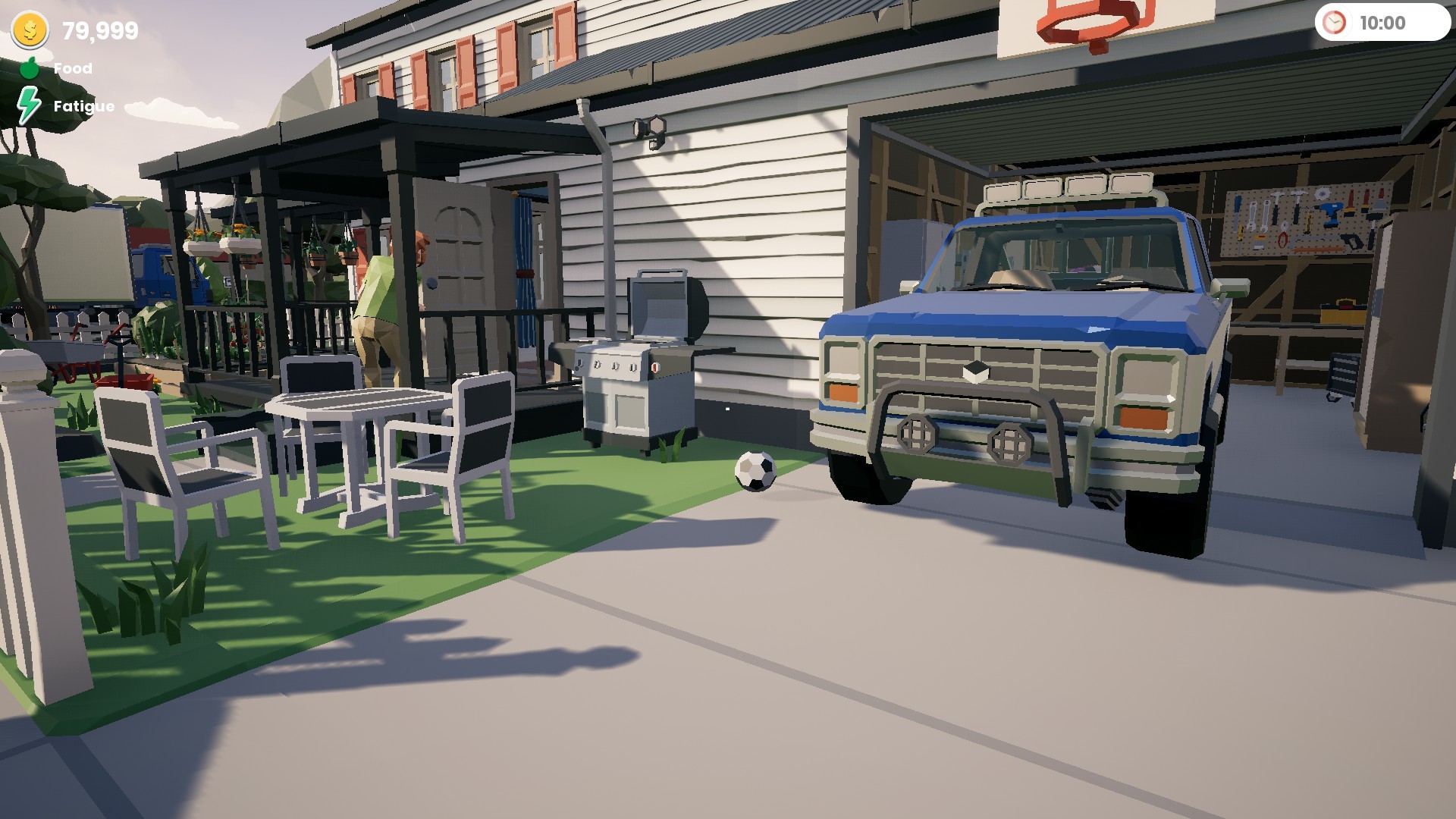This screenshot has height=819, width=1456.
Task: Click the lightning Fatigue icon
Action: click(29, 102)
